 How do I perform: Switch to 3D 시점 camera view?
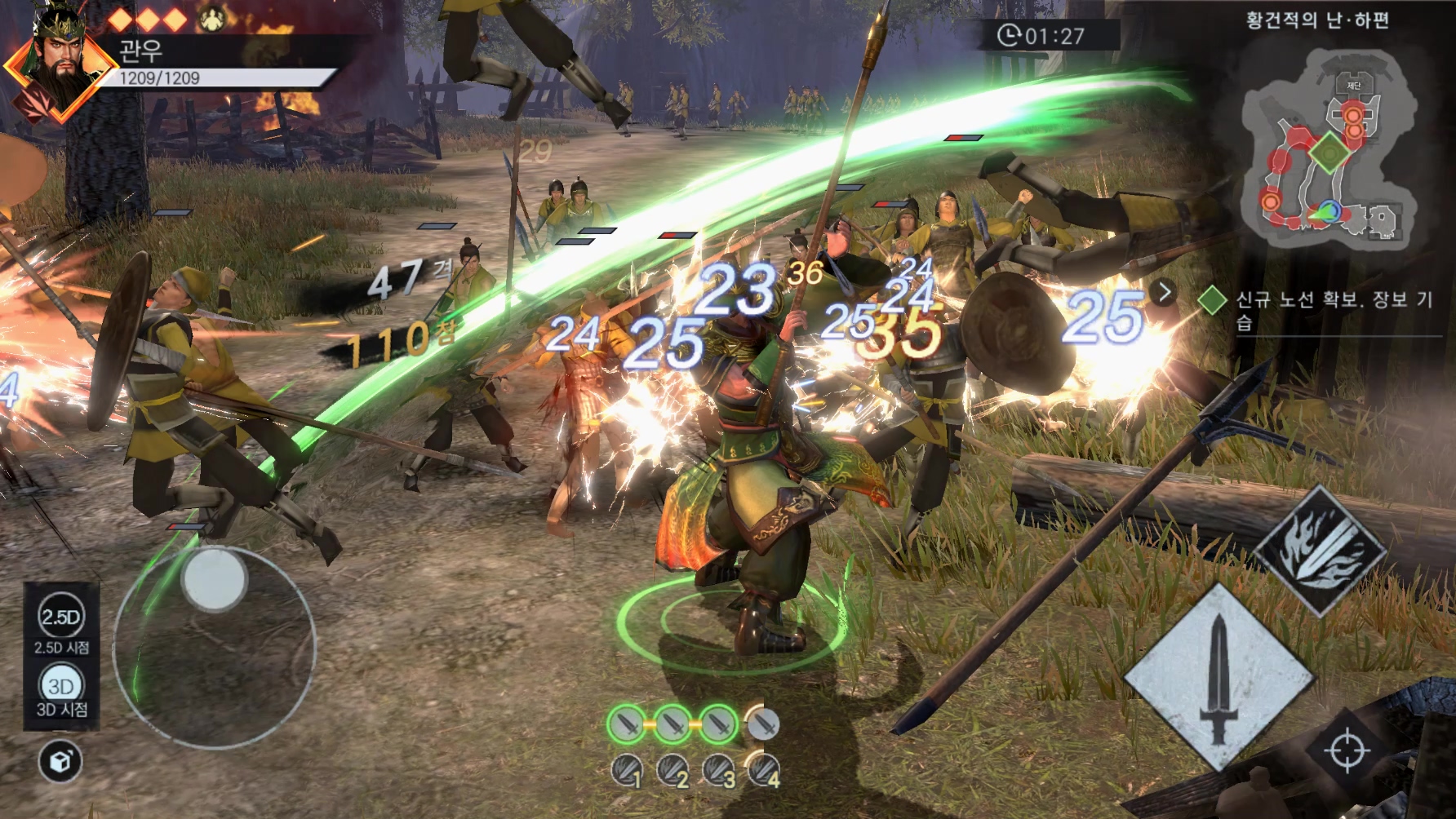[61, 686]
